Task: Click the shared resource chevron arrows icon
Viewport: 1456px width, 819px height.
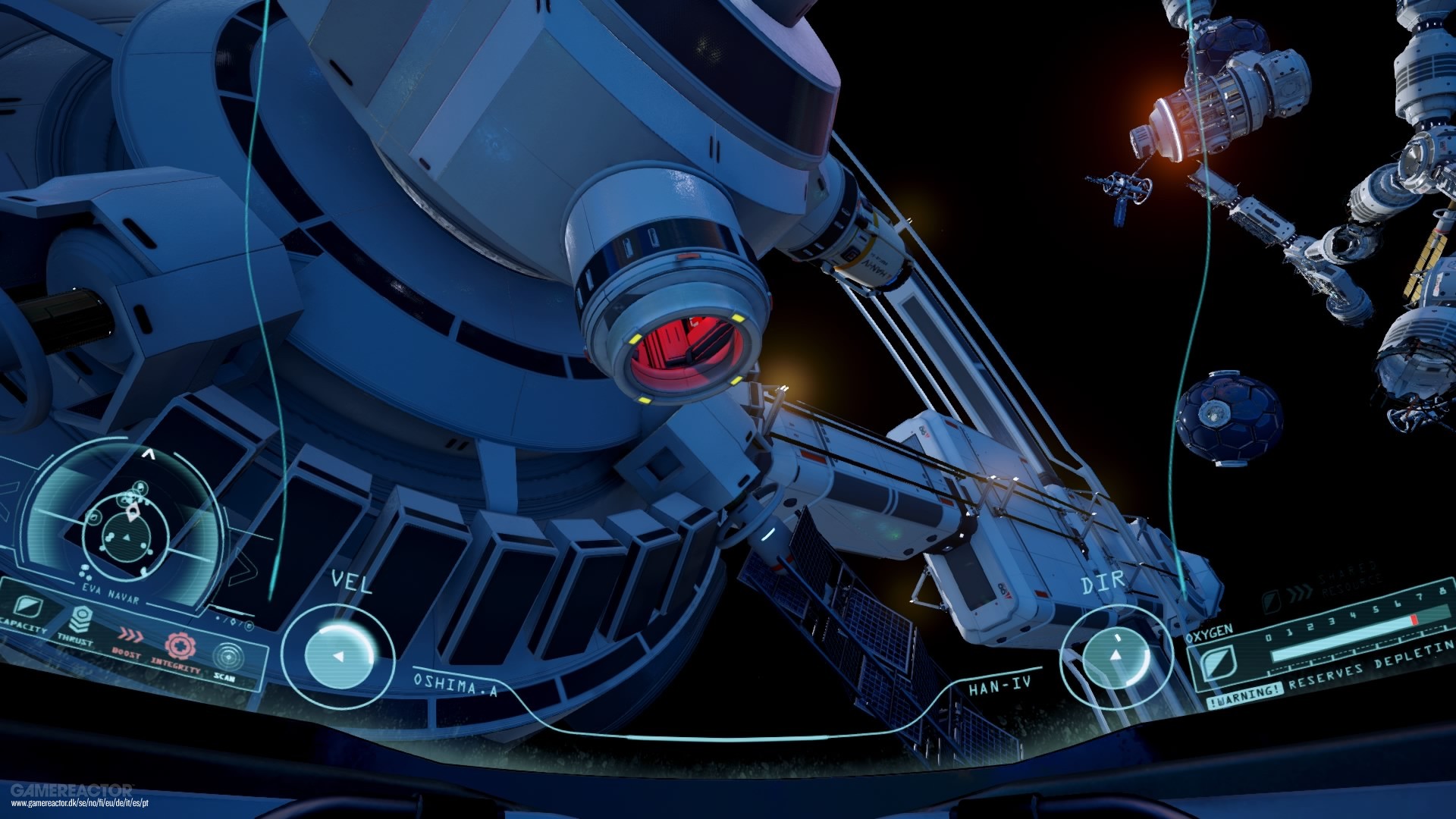Action: coord(1301,595)
